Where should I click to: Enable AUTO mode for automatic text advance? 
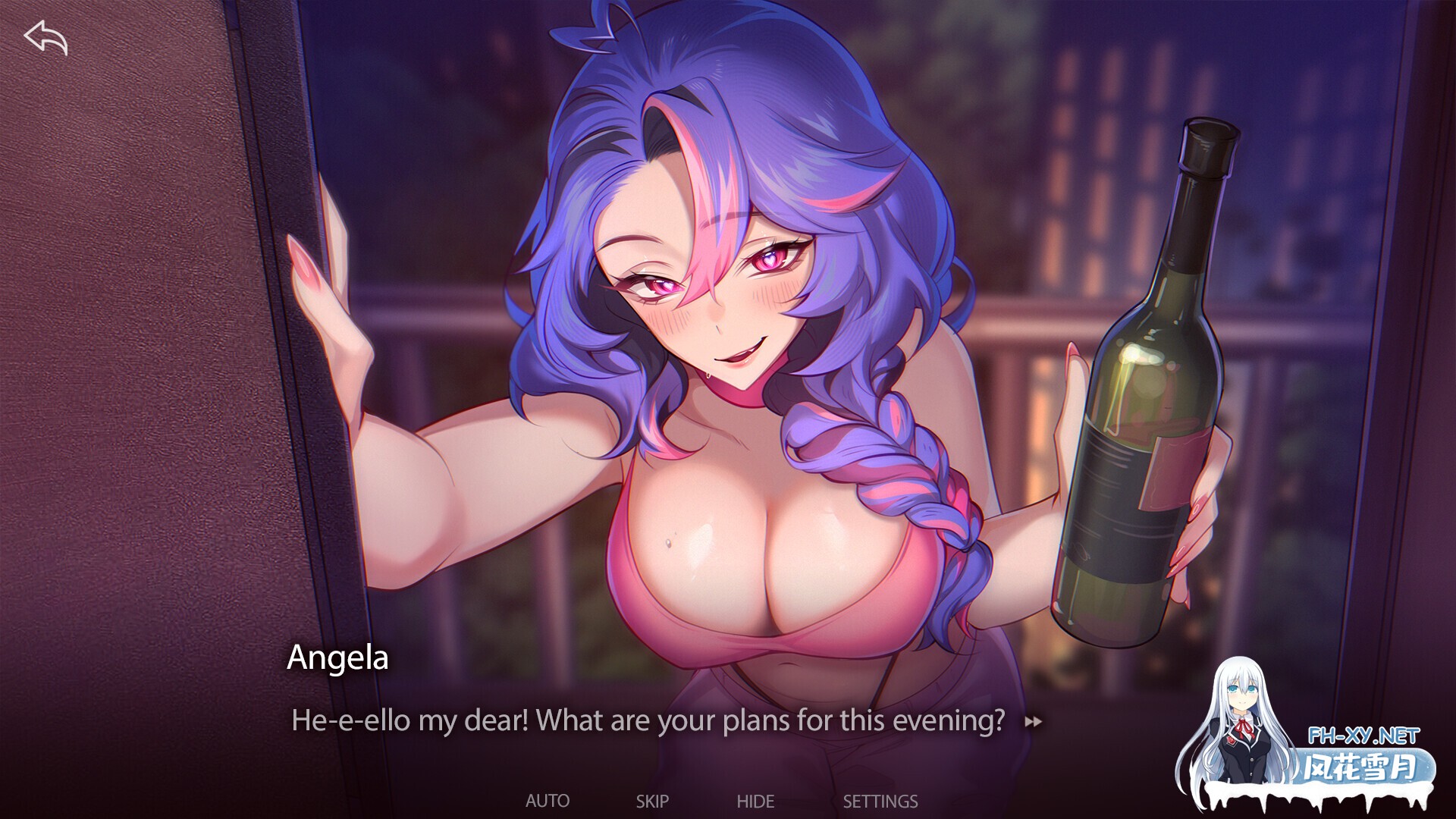(x=549, y=800)
